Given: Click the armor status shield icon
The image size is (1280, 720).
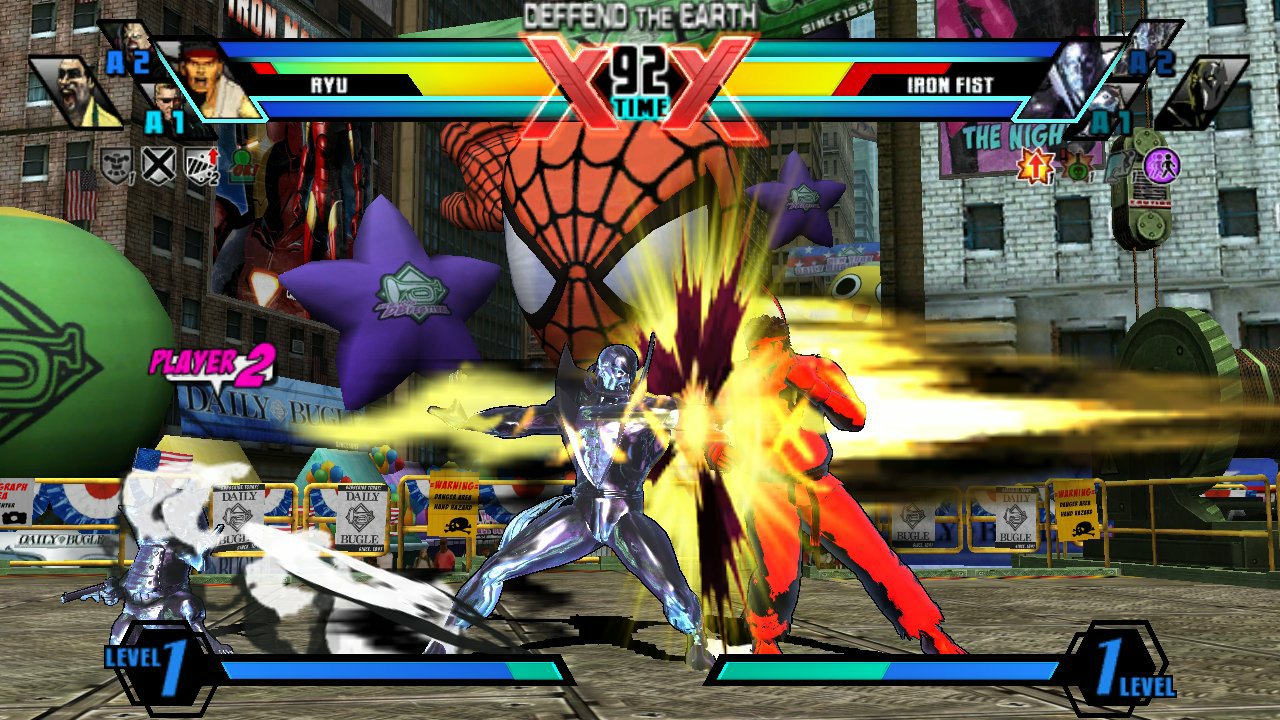Looking at the screenshot, I should pos(115,164).
